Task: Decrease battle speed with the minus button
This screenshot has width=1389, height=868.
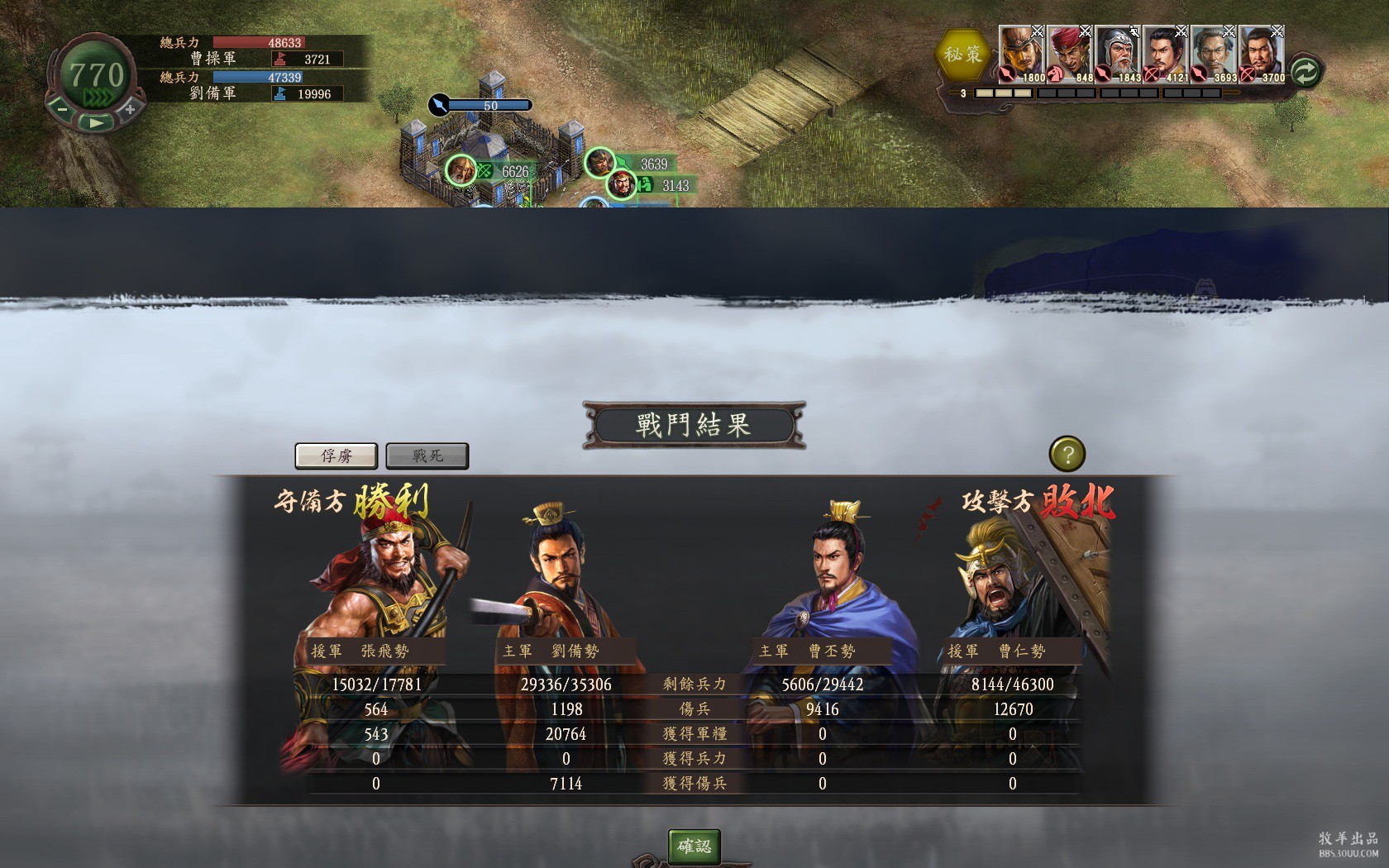Action: (x=62, y=108)
